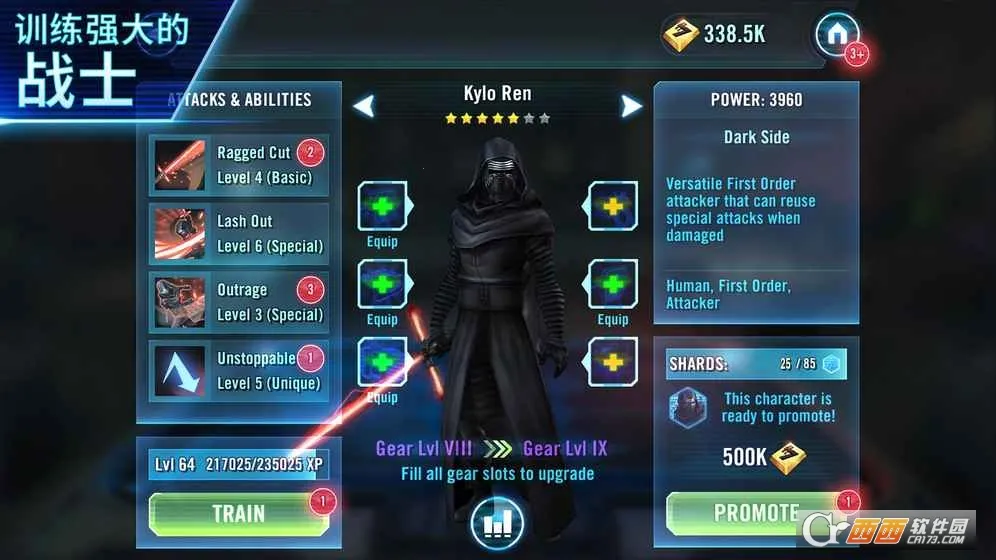Image resolution: width=996 pixels, height=560 pixels.
Task: Open the character stats chart button
Action: tap(497, 523)
